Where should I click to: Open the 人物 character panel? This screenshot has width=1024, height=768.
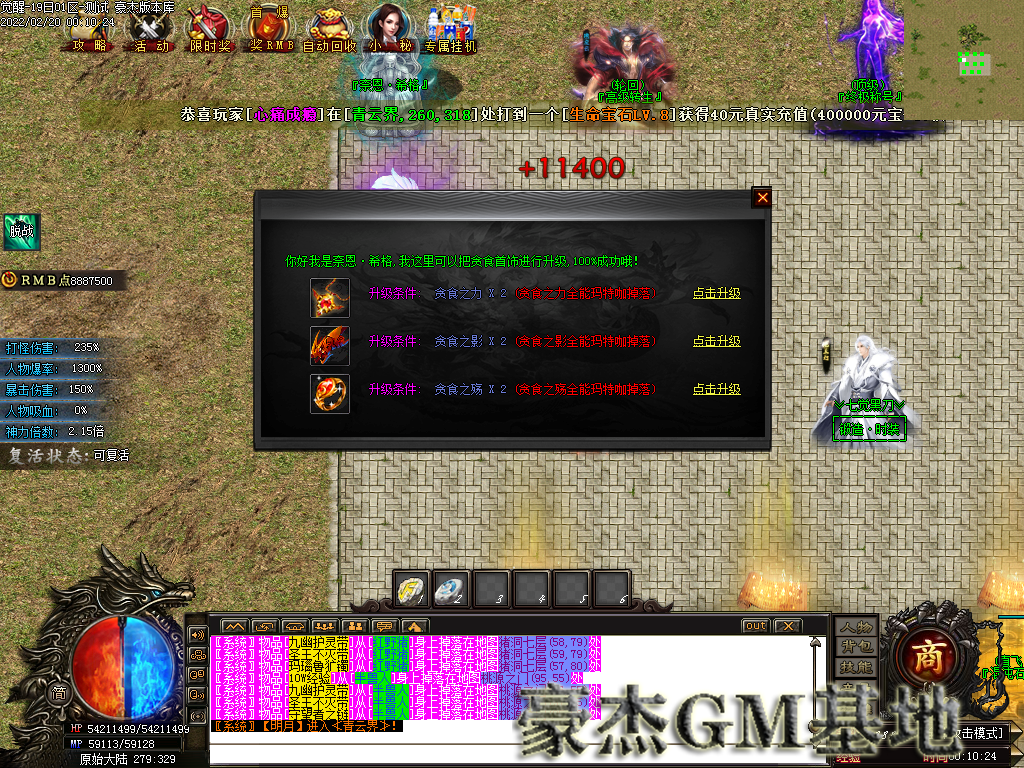pos(857,627)
